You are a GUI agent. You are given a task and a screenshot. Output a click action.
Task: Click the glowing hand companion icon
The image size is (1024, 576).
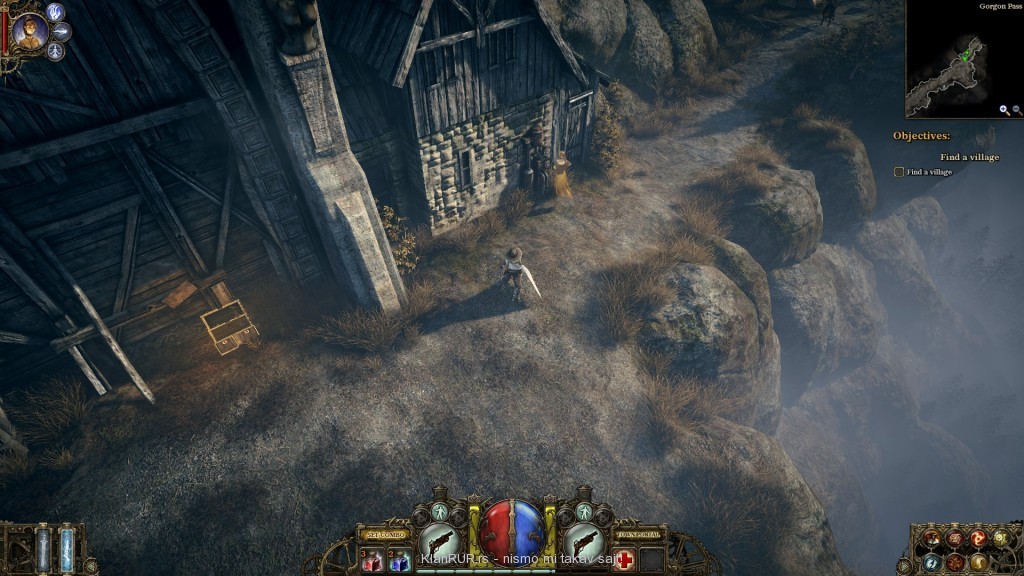click(x=56, y=13)
